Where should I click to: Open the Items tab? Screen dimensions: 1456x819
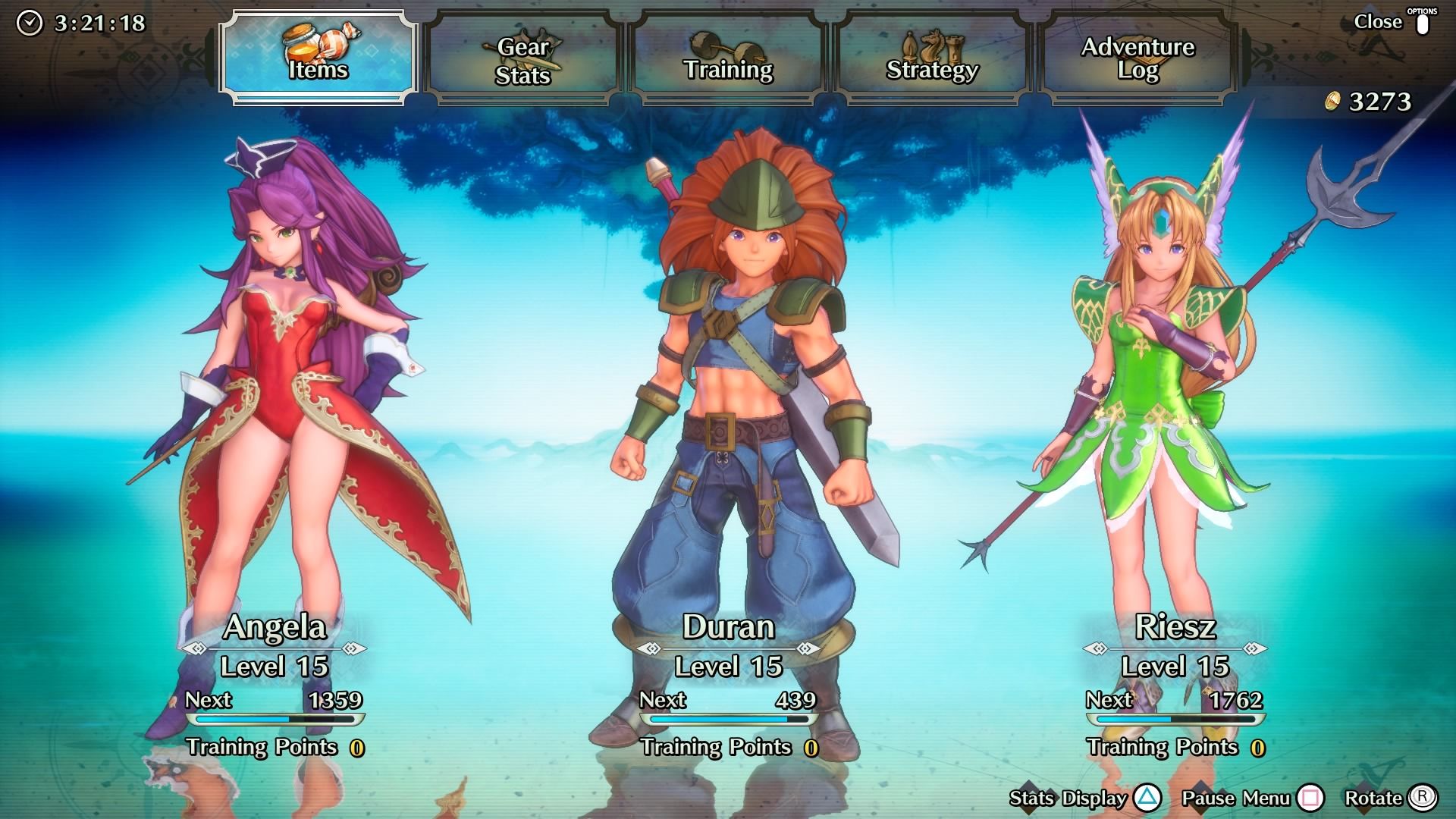coord(318,58)
